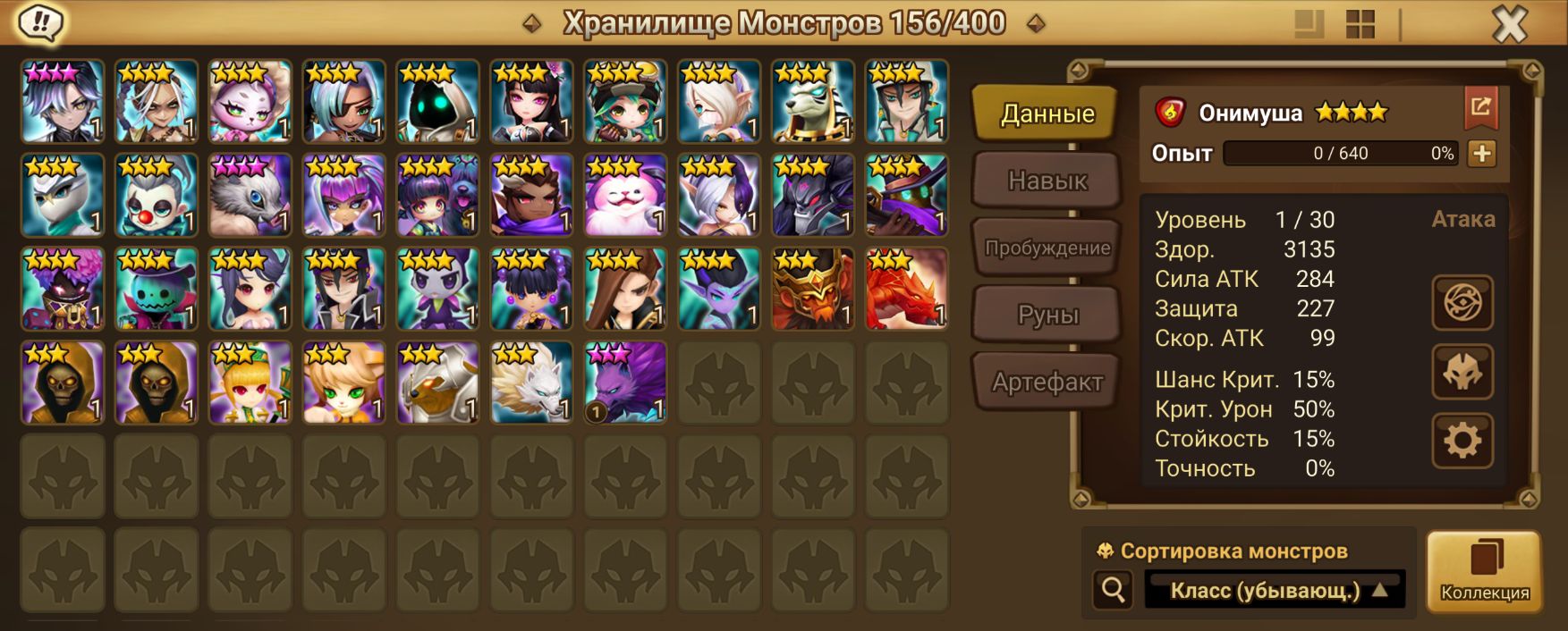Open the Навык tab
Image resolution: width=1568 pixels, height=631 pixels.
click(x=1047, y=181)
